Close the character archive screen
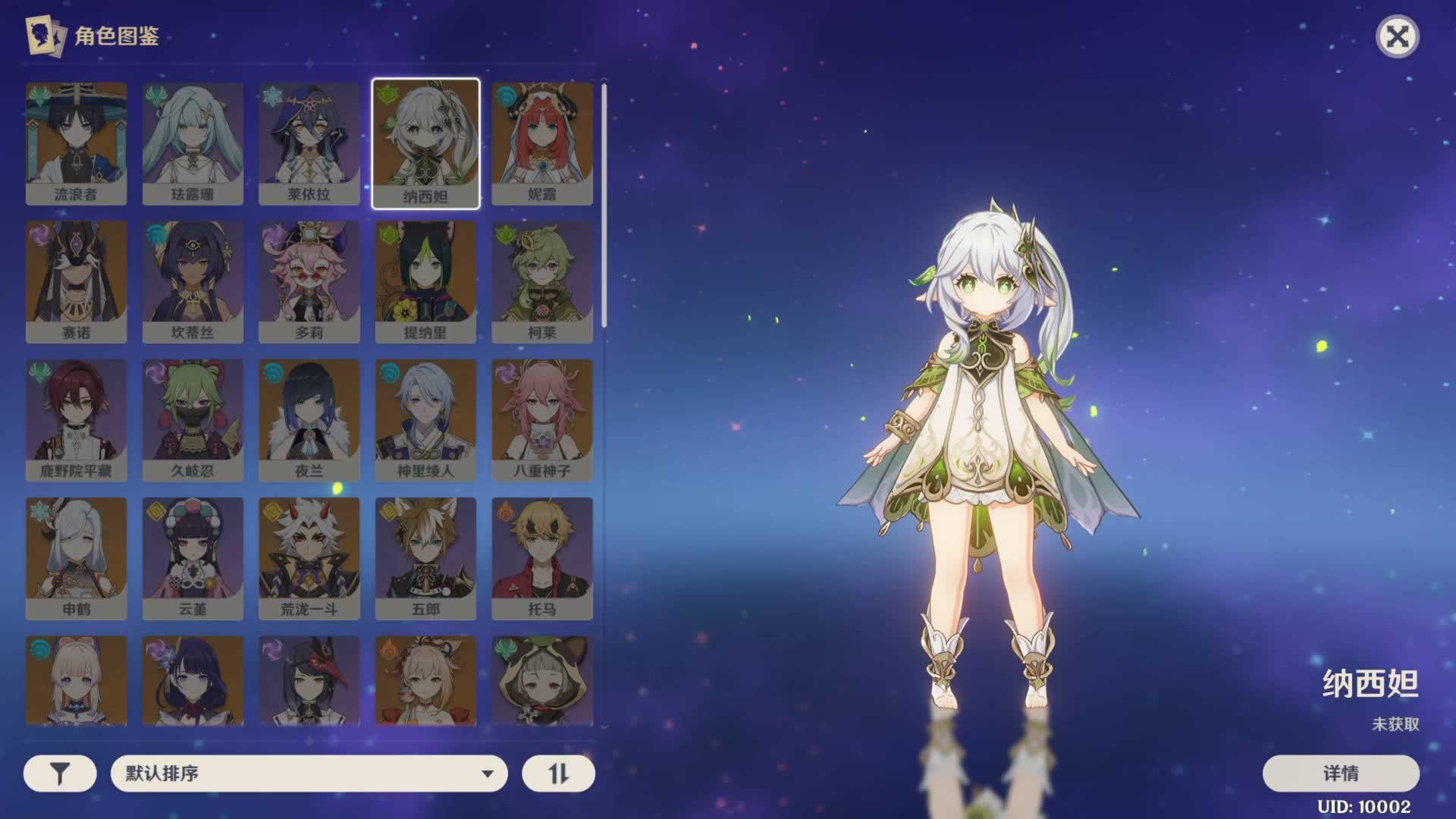 click(1397, 36)
